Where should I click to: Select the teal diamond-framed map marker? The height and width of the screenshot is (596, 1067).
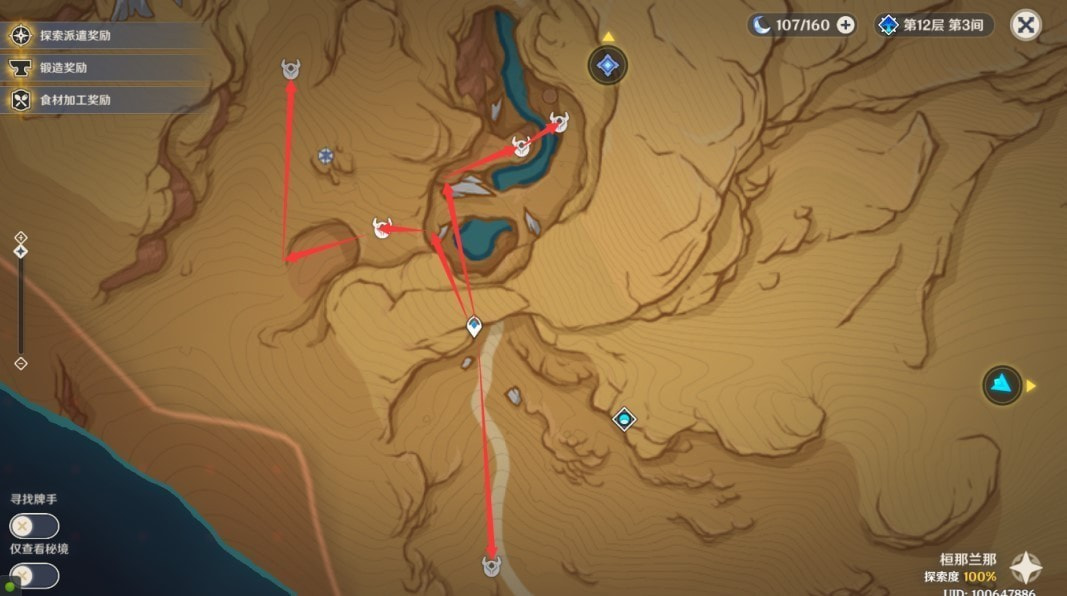pos(624,418)
